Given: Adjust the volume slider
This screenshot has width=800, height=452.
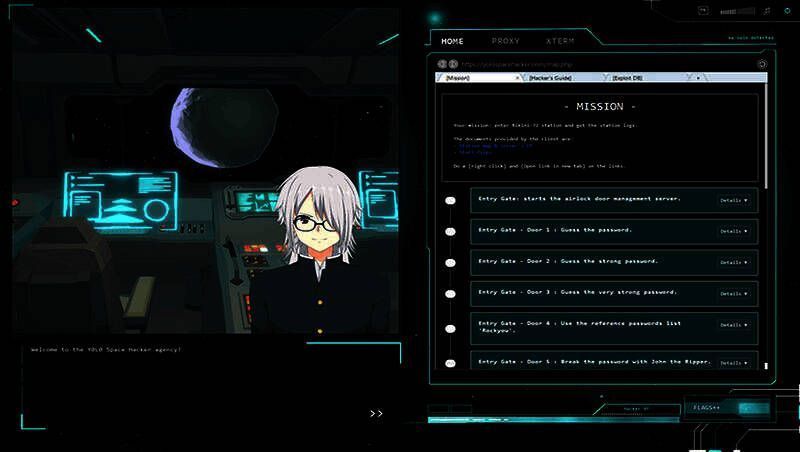Looking at the screenshot, I should 736,11.
